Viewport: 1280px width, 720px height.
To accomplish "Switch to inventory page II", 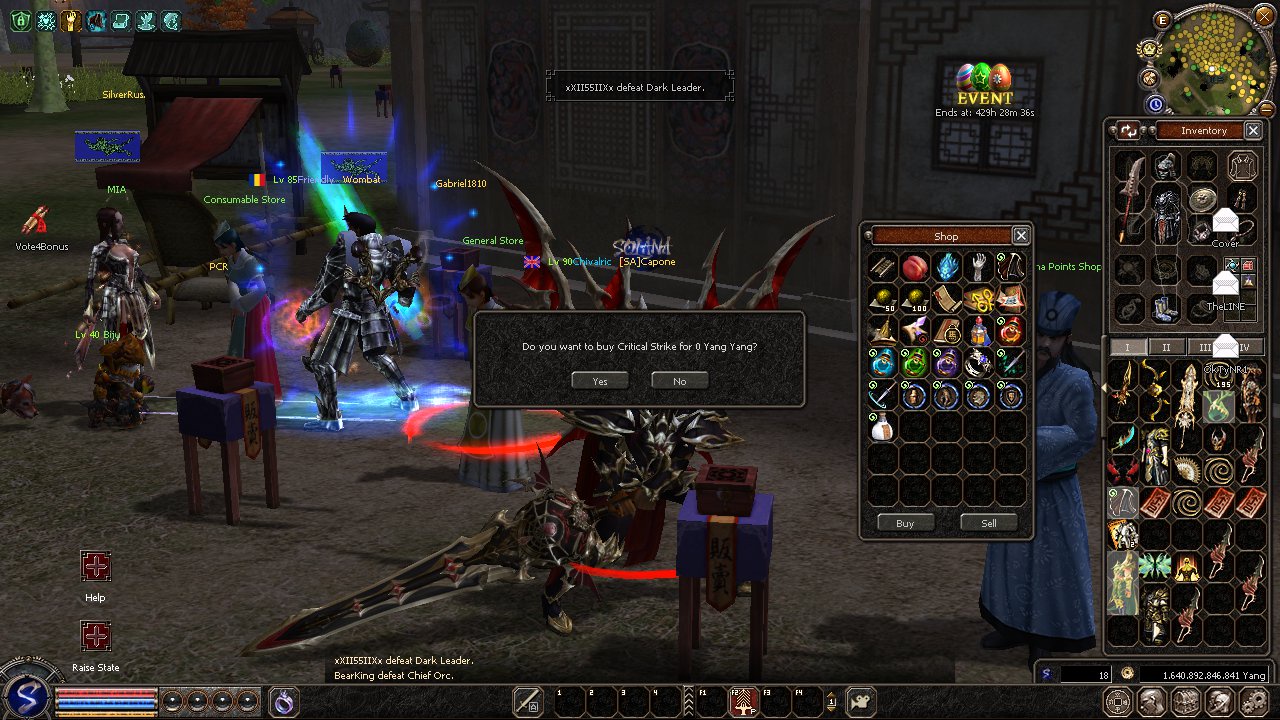I will [x=1165, y=347].
